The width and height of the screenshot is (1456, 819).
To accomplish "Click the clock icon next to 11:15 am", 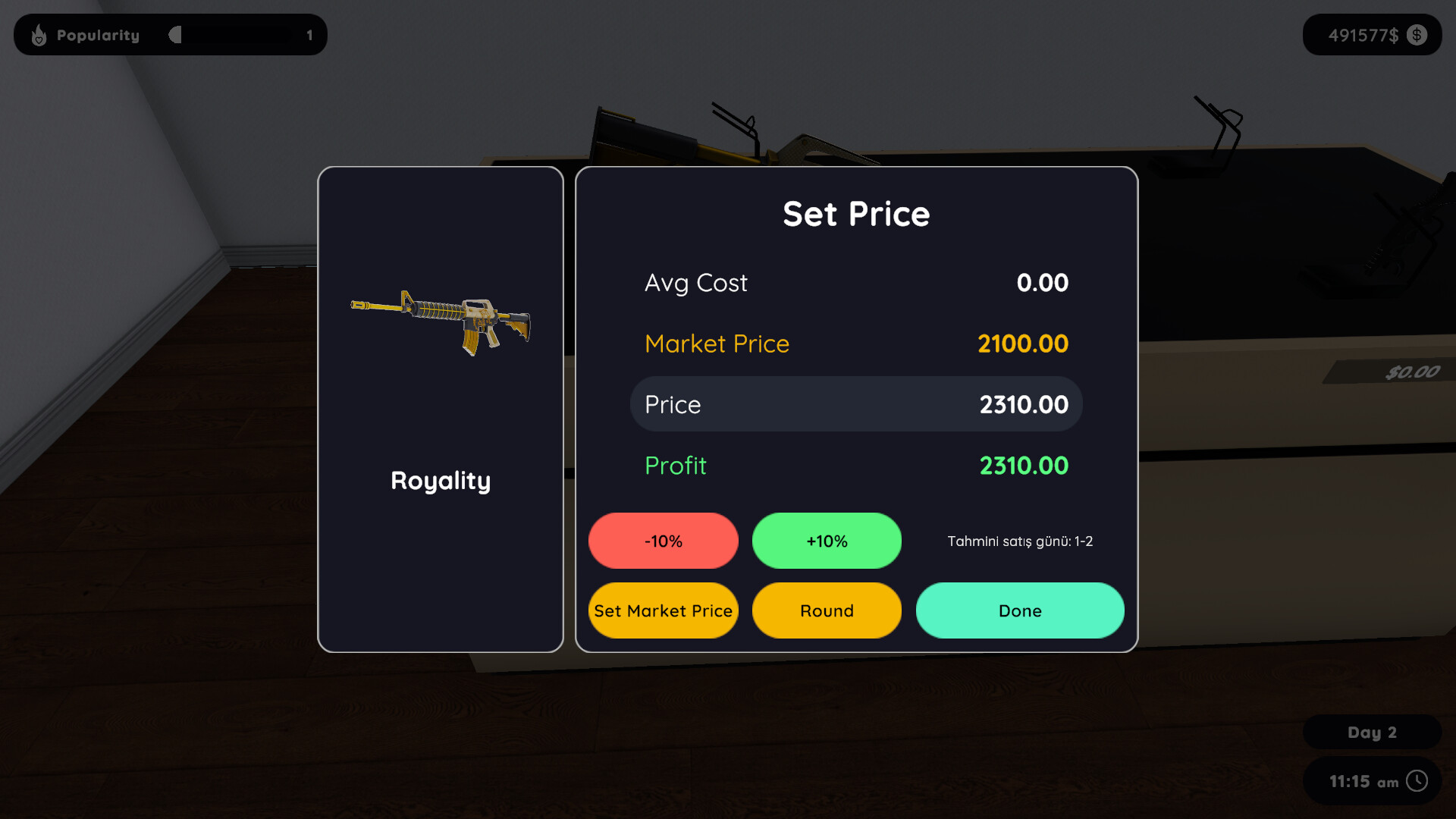I will [x=1417, y=781].
